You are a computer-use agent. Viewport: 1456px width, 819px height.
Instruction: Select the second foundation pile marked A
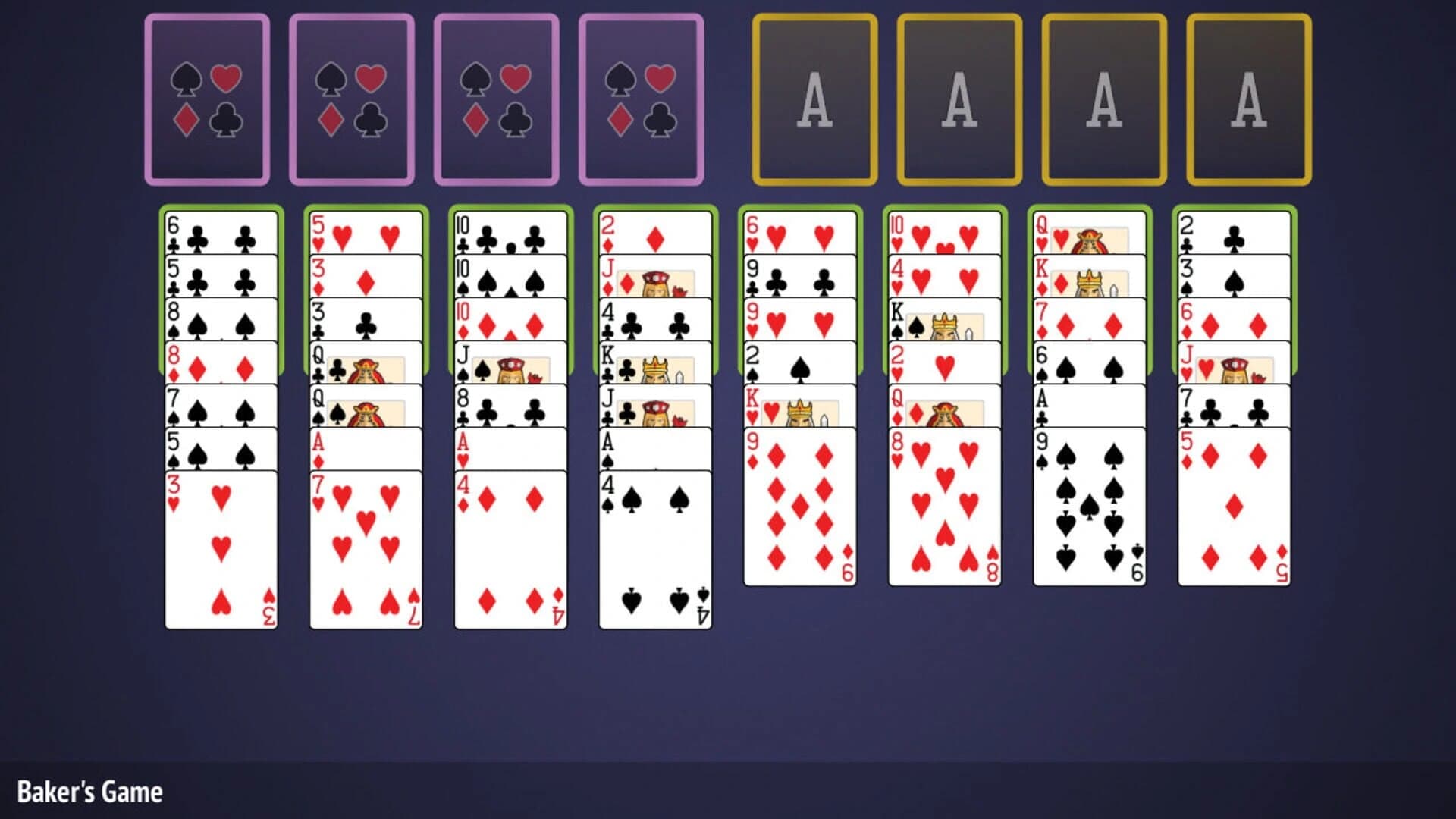click(x=957, y=97)
